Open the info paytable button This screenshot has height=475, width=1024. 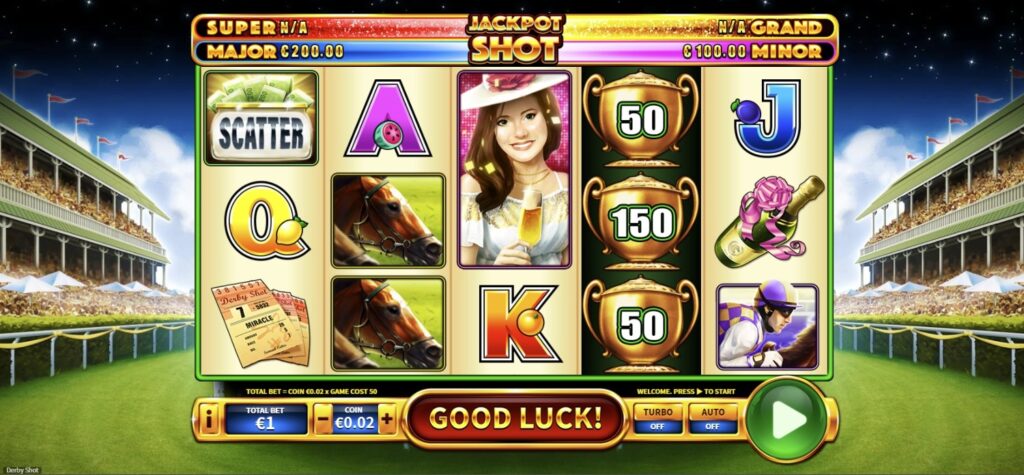click(x=209, y=420)
